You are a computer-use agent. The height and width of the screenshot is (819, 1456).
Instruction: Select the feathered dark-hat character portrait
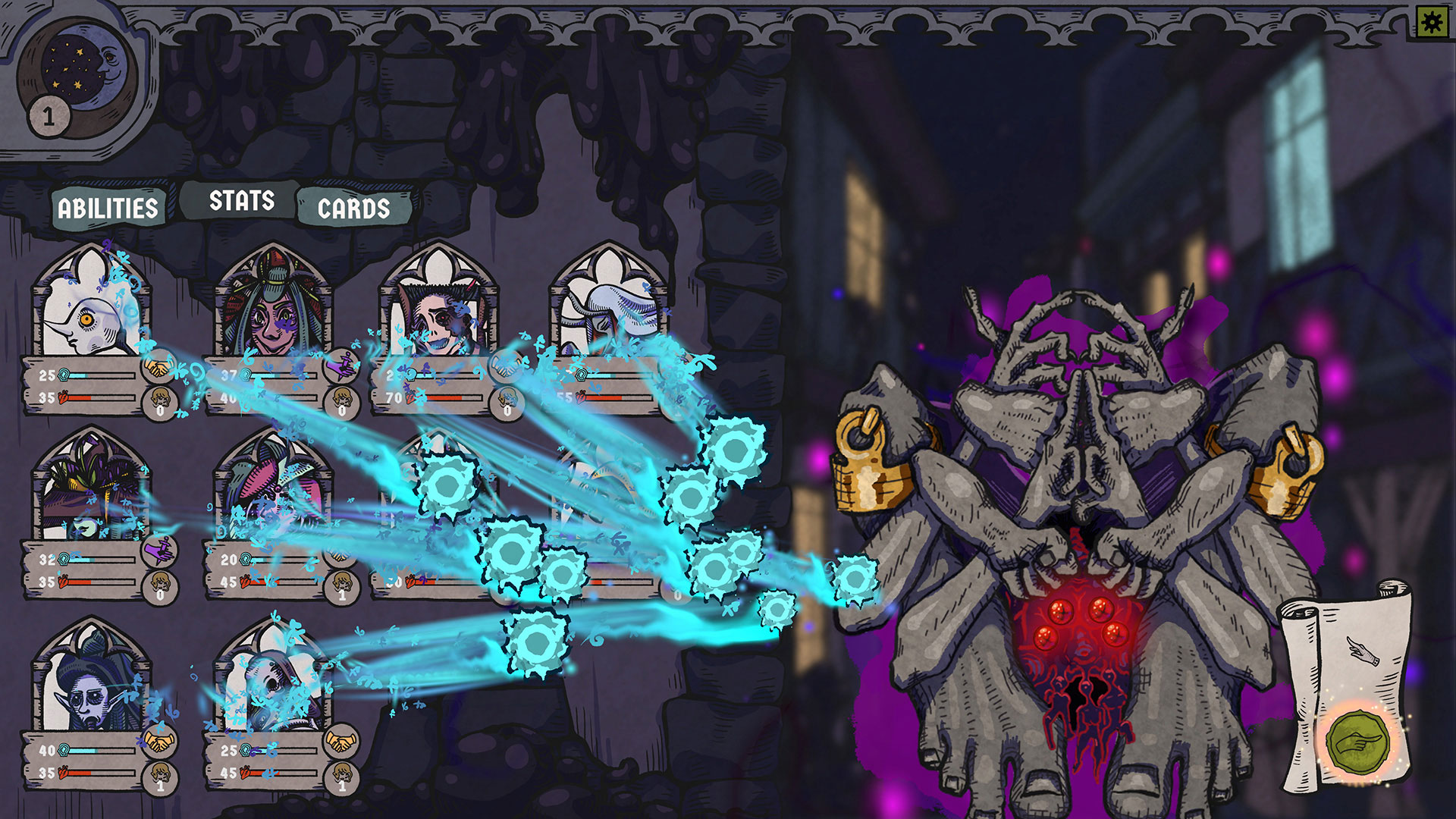click(91, 489)
